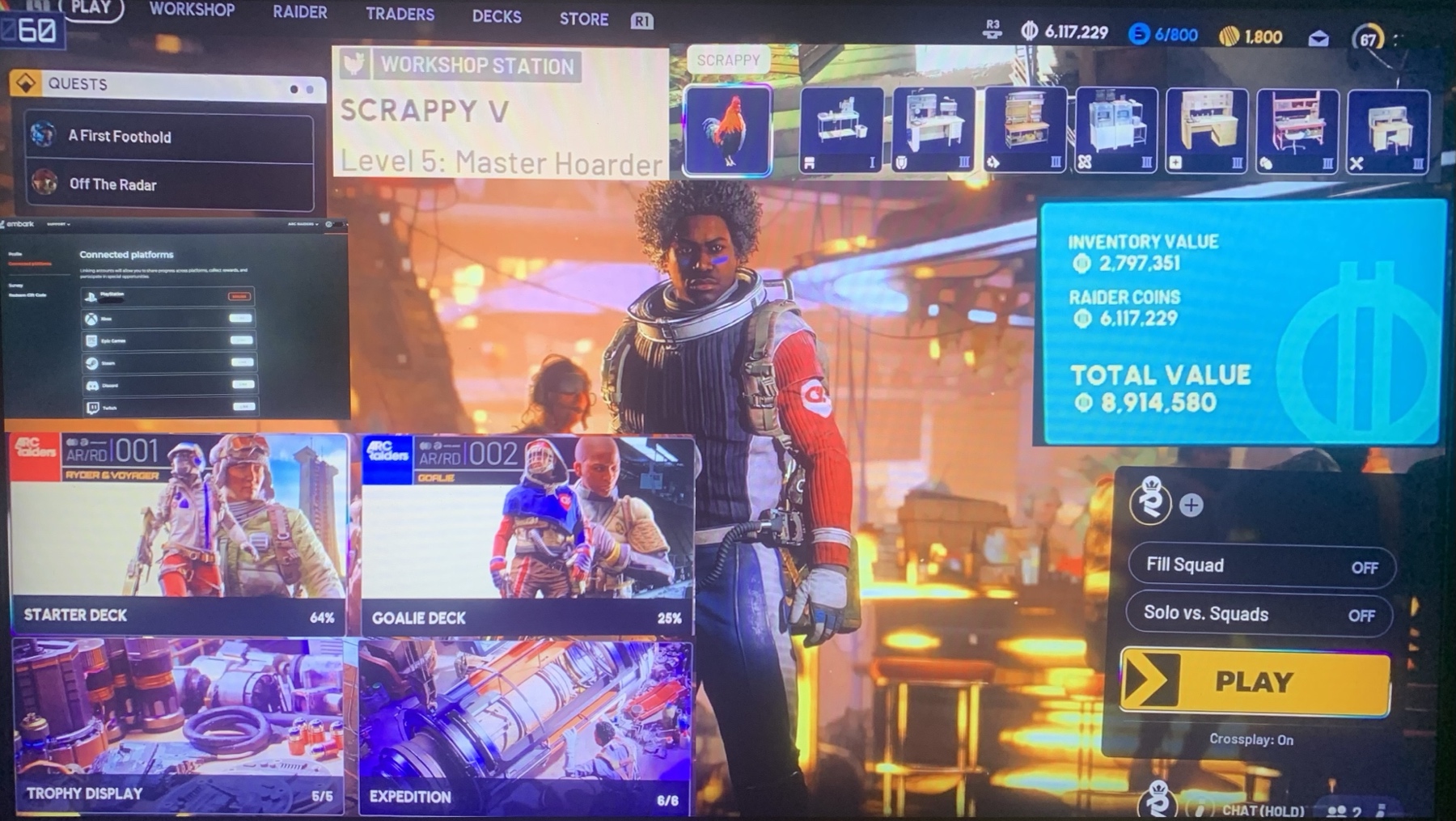
Task: Select the Off The Radar quest
Action: [168, 184]
